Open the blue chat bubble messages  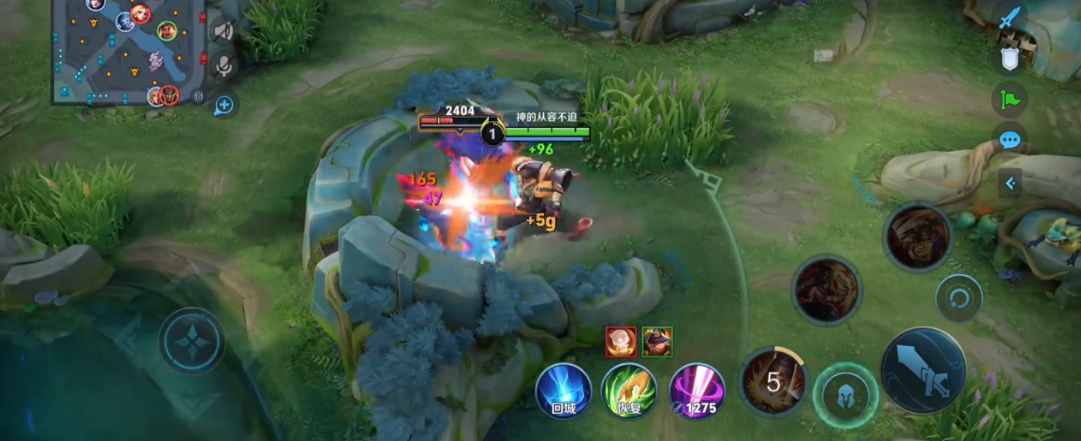click(x=1010, y=139)
